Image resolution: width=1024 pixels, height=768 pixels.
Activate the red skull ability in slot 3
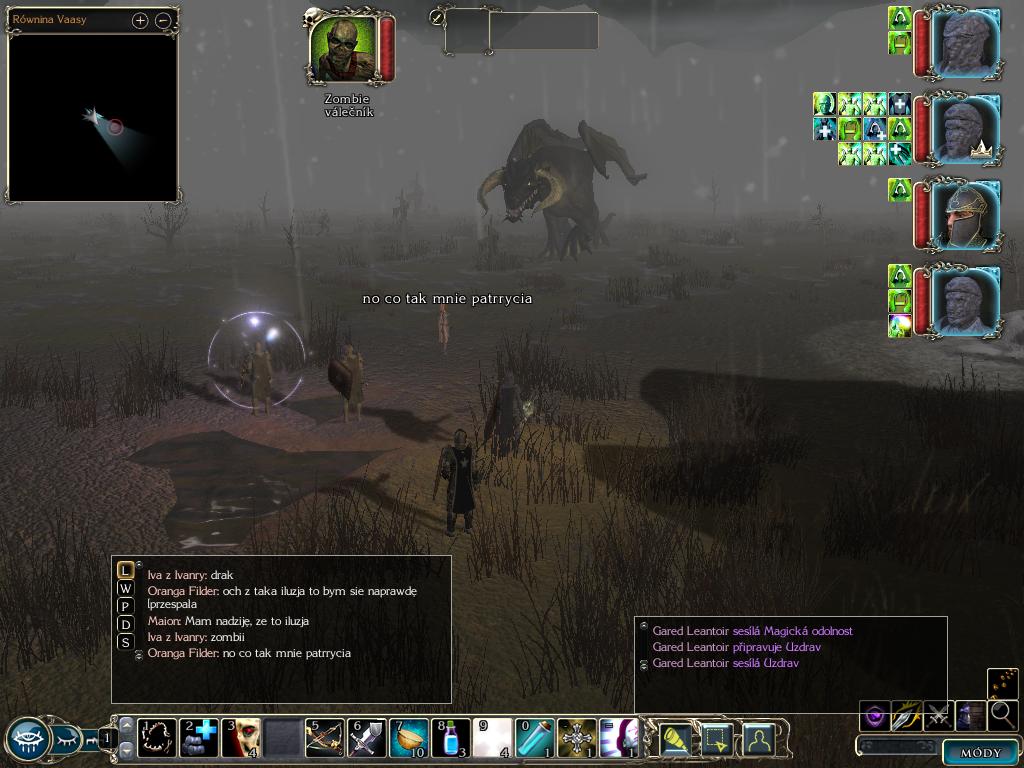point(241,738)
